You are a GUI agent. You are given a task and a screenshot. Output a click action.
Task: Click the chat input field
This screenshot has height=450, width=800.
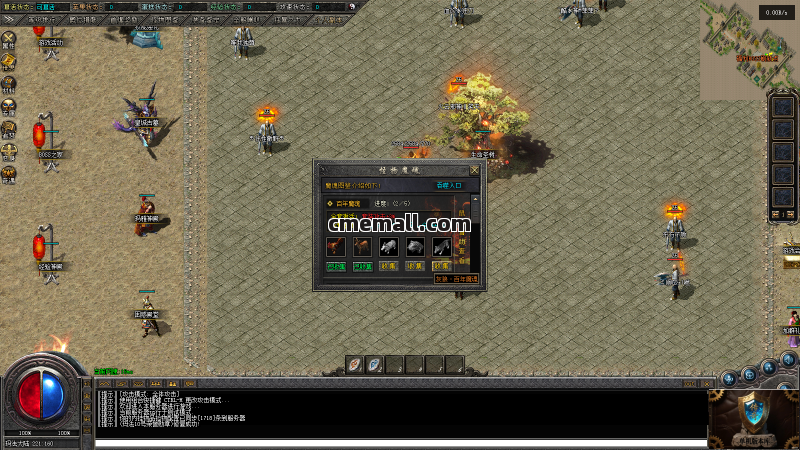(400, 443)
